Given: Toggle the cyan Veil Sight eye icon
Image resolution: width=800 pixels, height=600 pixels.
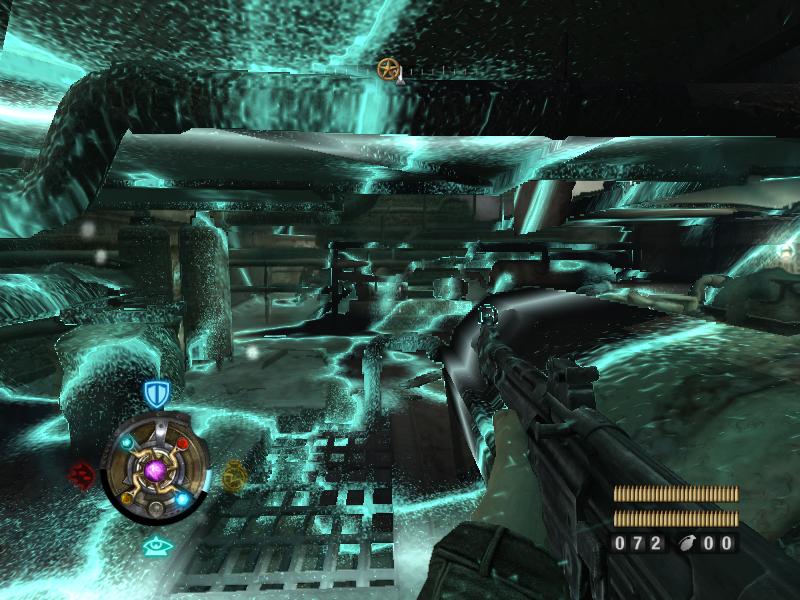Looking at the screenshot, I should [154, 546].
